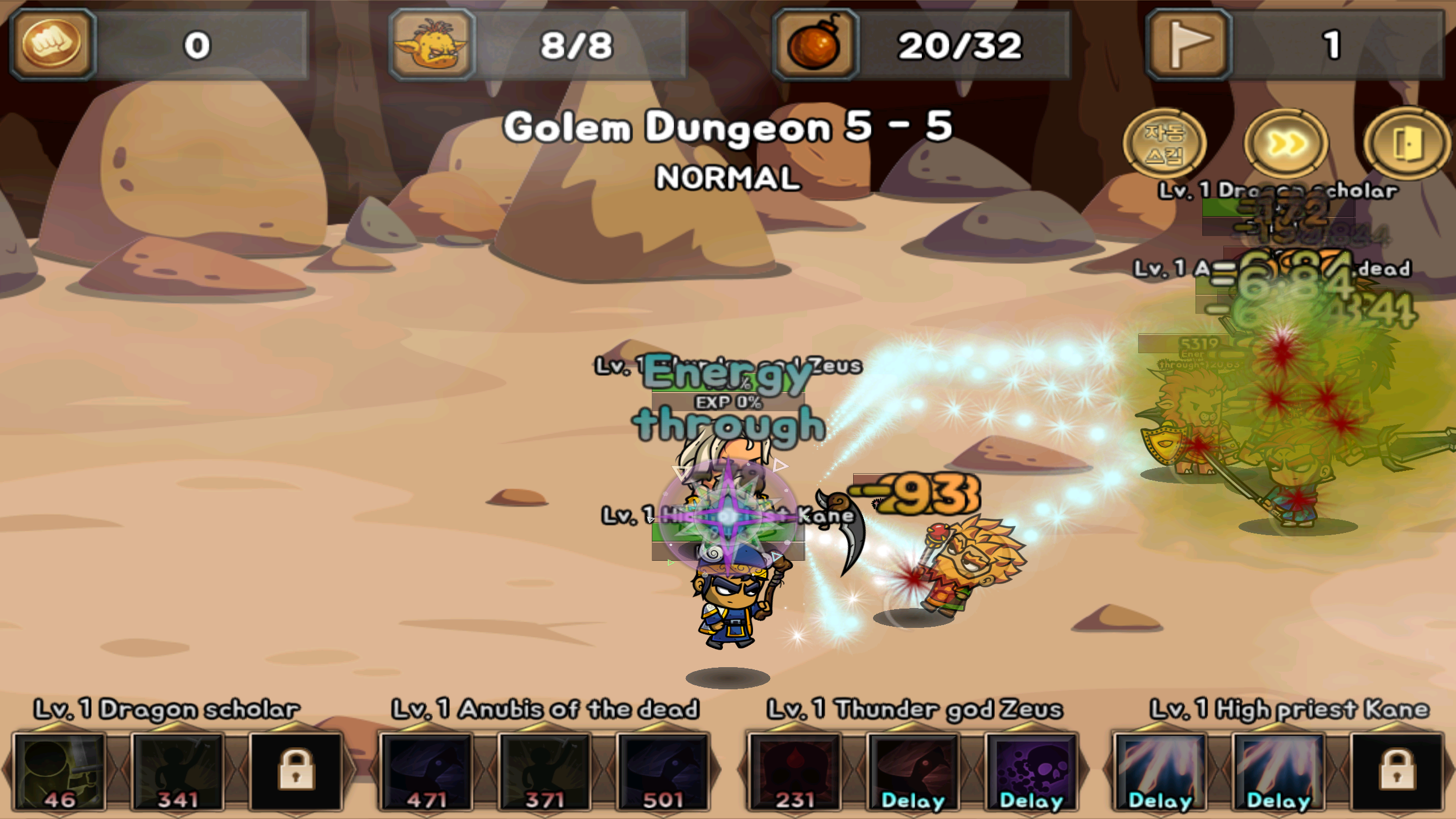
Task: Expand the left arrow beside Zeus's skill row
Action: tap(741, 773)
